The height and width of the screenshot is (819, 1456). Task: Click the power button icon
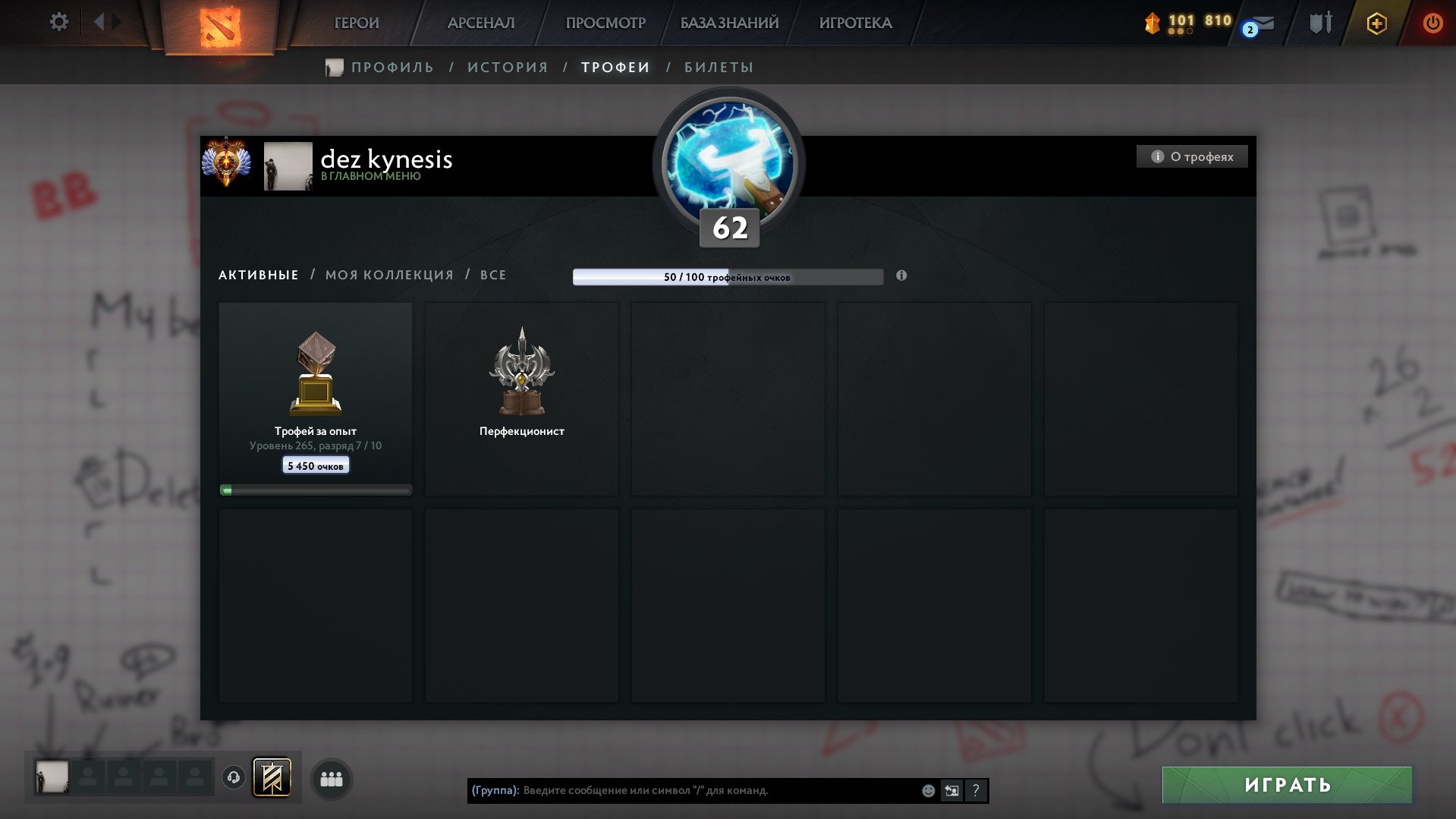(x=1432, y=23)
